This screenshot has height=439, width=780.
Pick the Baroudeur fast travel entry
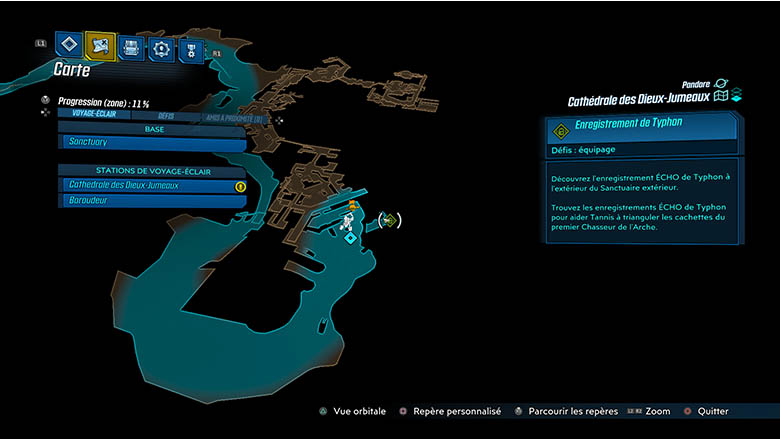[152, 201]
